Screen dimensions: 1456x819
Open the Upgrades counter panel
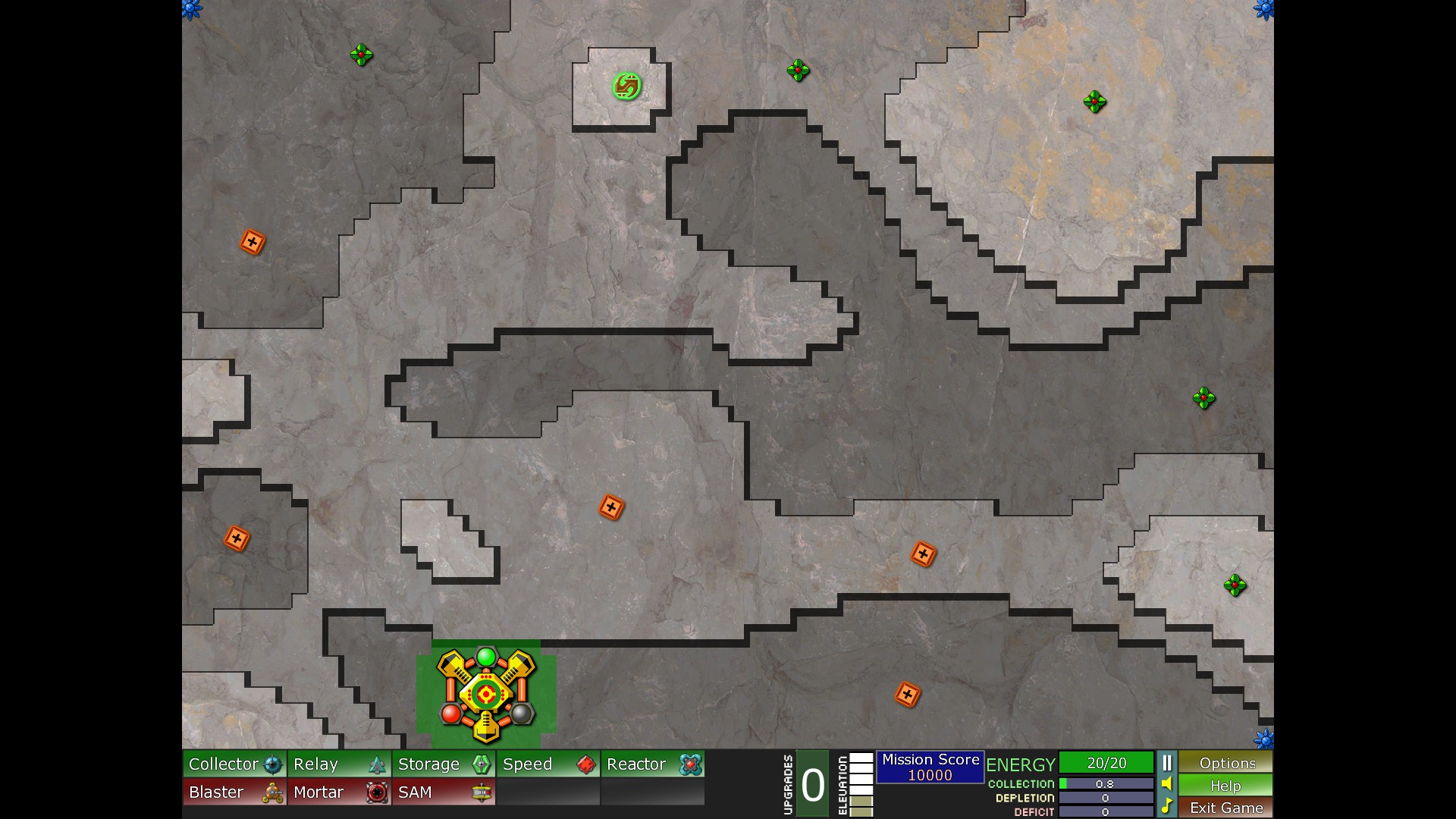pos(812,785)
